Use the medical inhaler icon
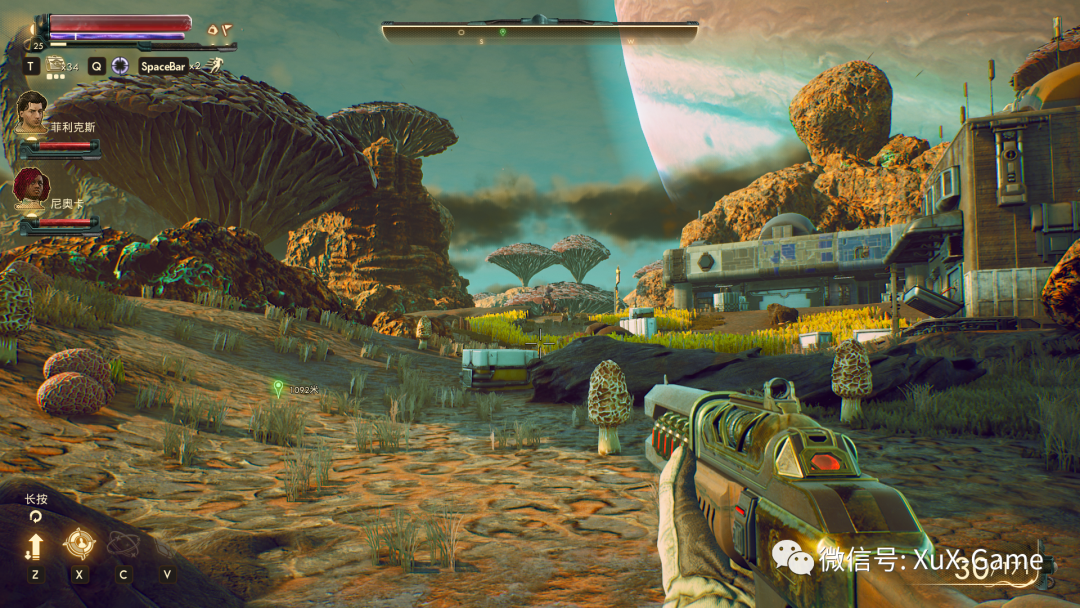This screenshot has width=1080, height=608. (x=55, y=64)
